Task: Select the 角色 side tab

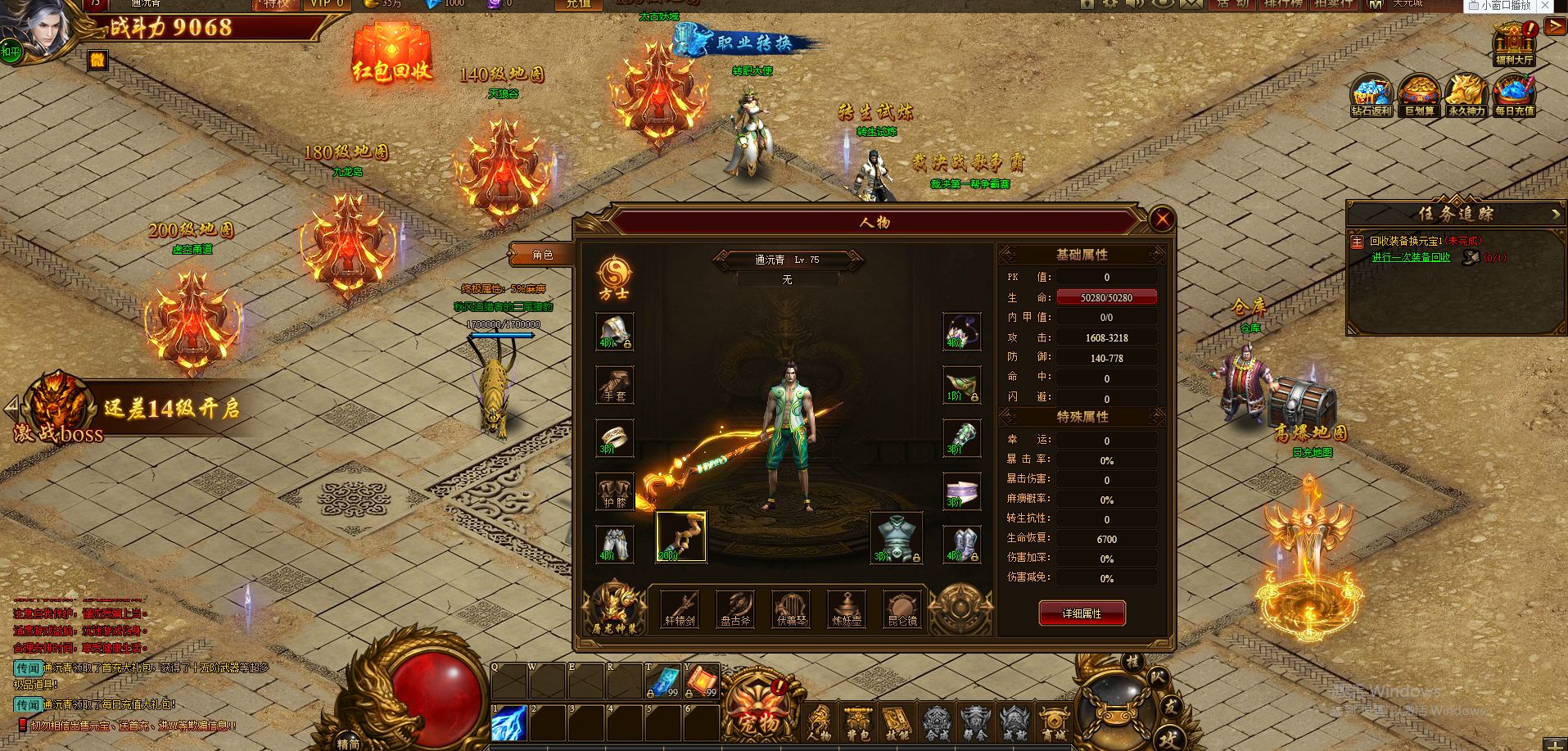Action: tap(540, 255)
